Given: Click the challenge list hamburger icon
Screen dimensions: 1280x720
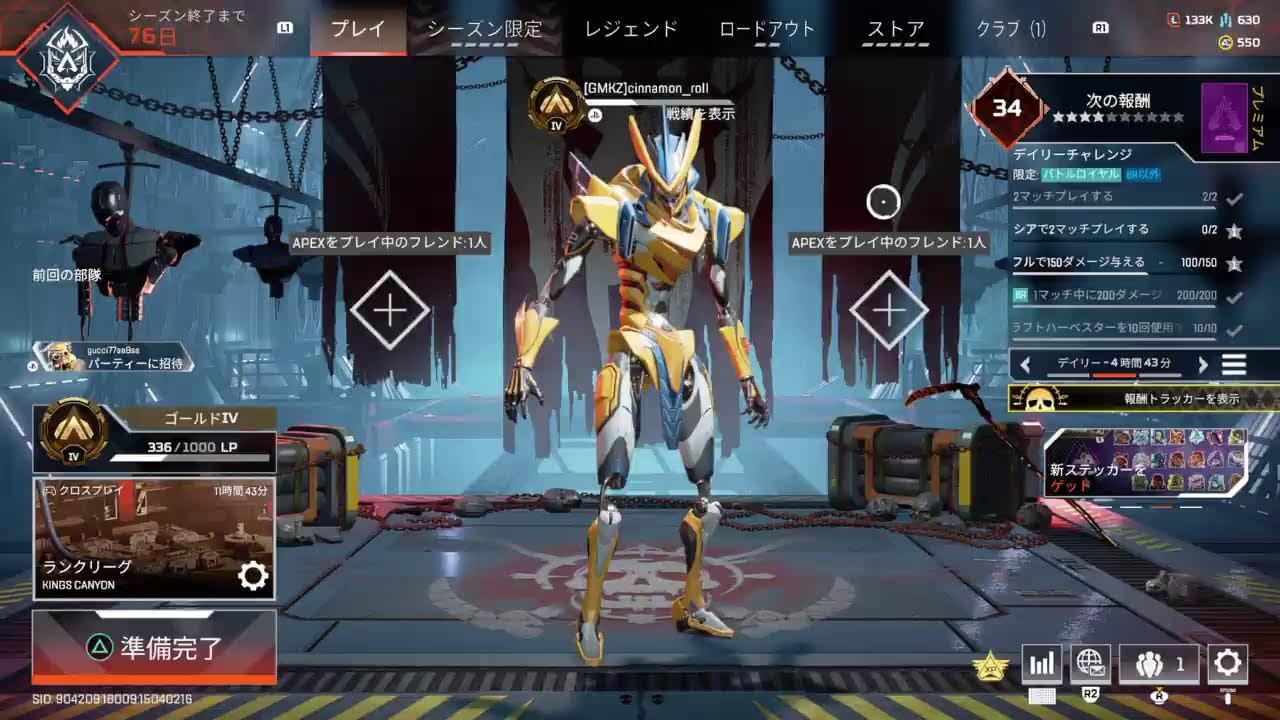Looking at the screenshot, I should pyautogui.click(x=1233, y=364).
